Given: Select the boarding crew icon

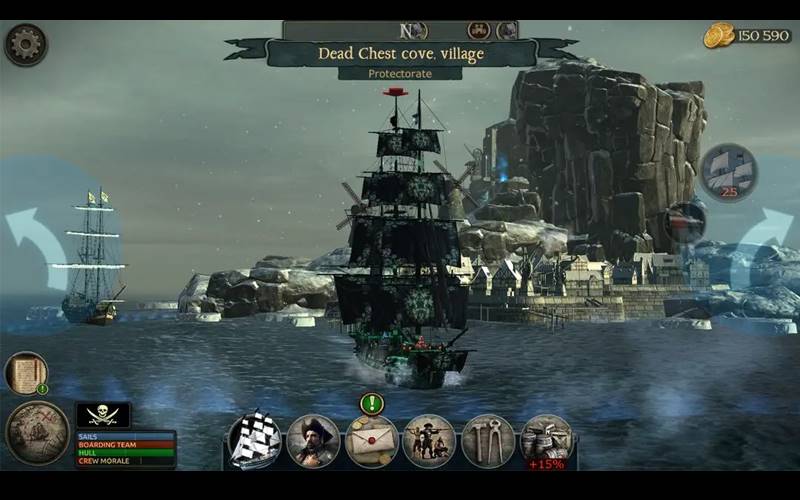Looking at the screenshot, I should (x=430, y=441).
